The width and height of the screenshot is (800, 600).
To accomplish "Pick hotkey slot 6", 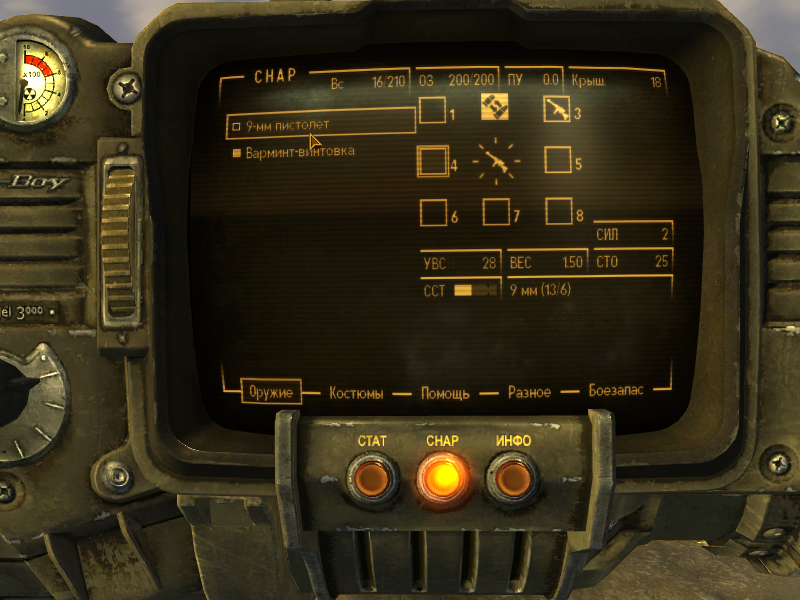I will 432,212.
